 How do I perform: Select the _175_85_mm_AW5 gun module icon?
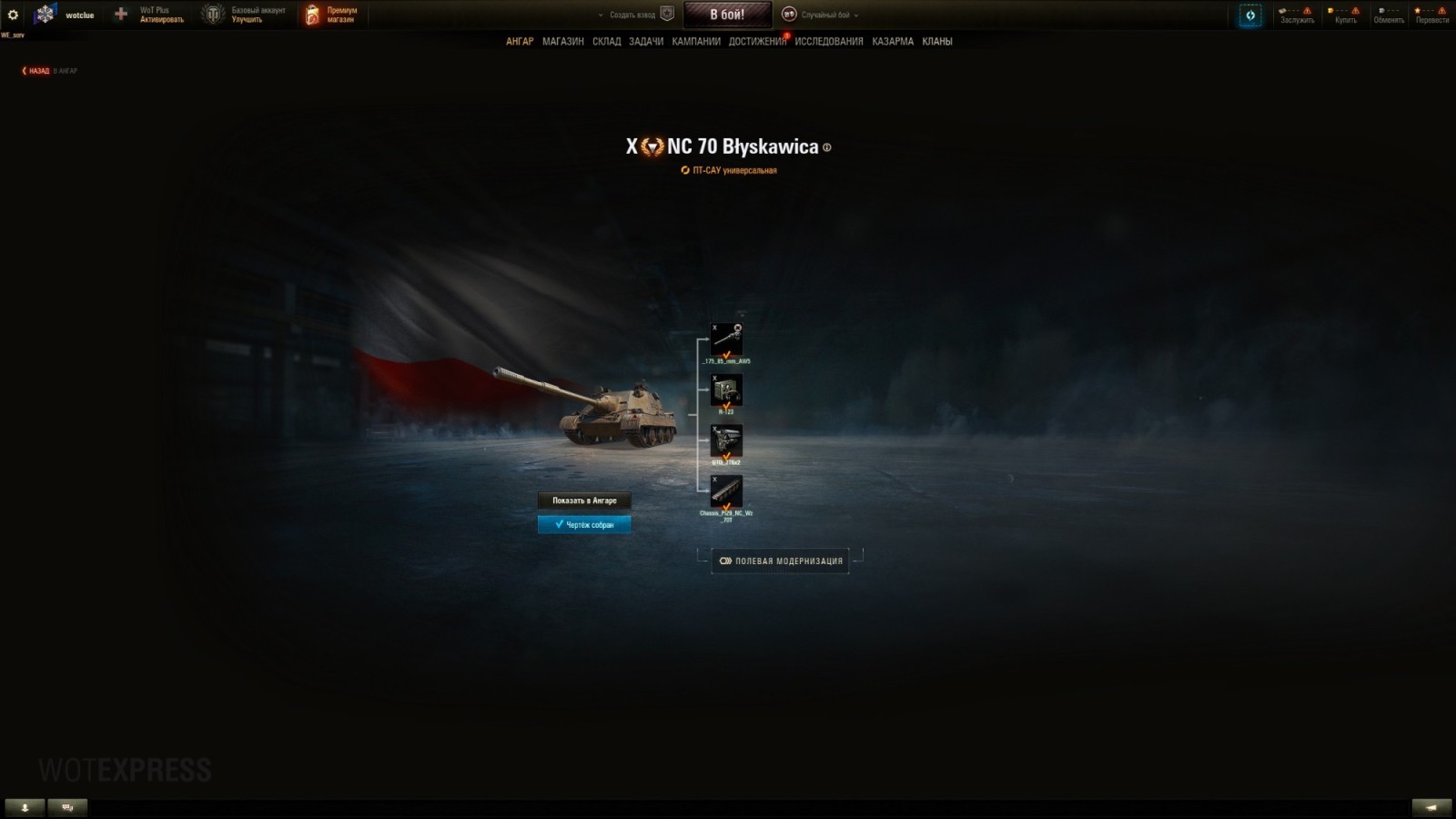click(x=728, y=337)
